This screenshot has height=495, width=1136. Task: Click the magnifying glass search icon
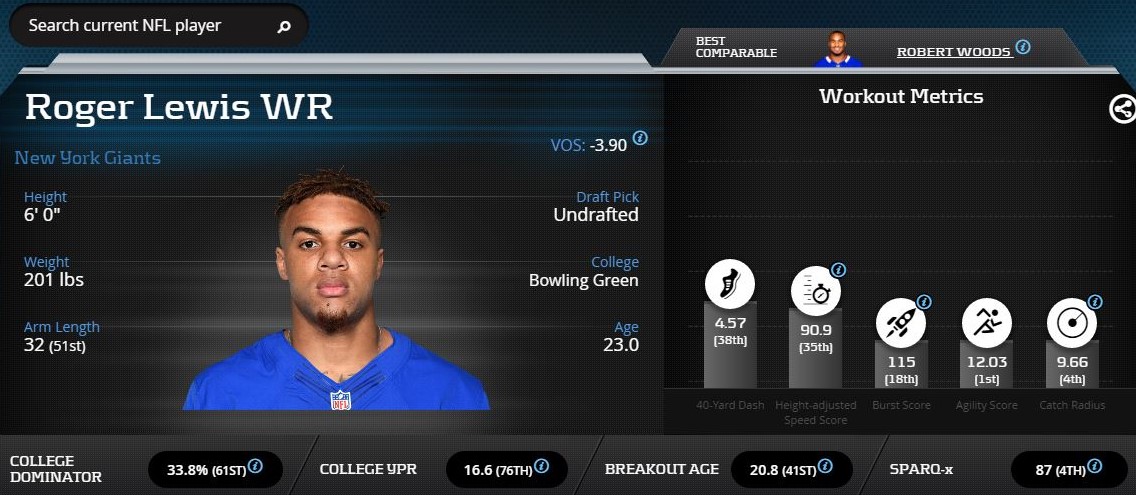[x=284, y=27]
